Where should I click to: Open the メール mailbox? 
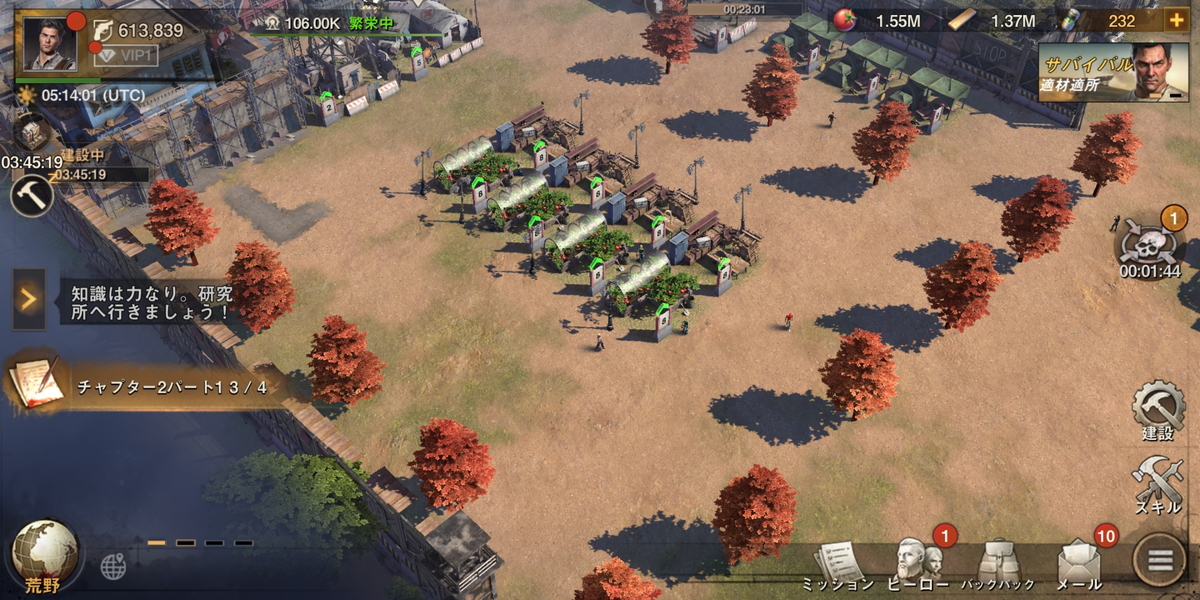point(1079,566)
